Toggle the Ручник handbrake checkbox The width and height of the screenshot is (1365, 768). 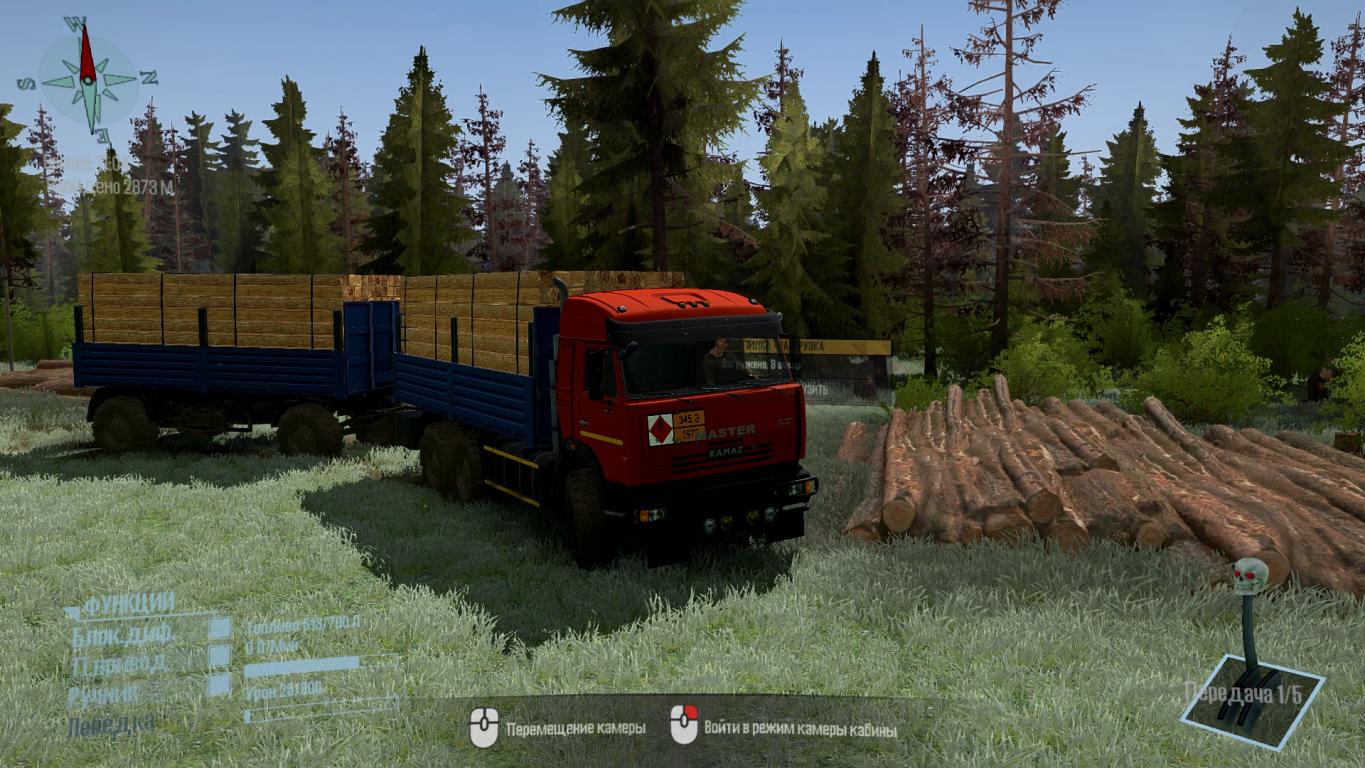[219, 685]
